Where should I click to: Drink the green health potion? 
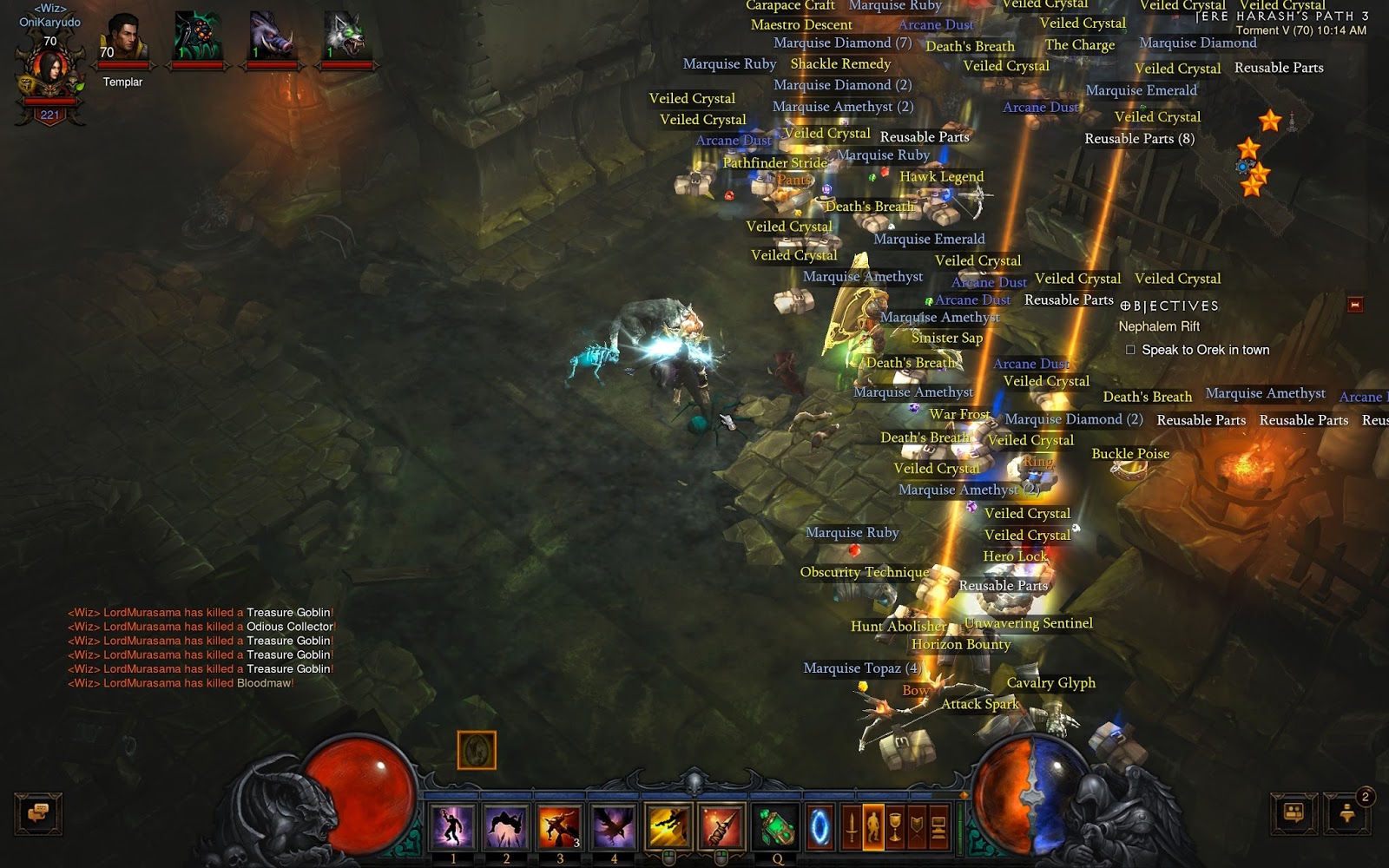tap(777, 825)
